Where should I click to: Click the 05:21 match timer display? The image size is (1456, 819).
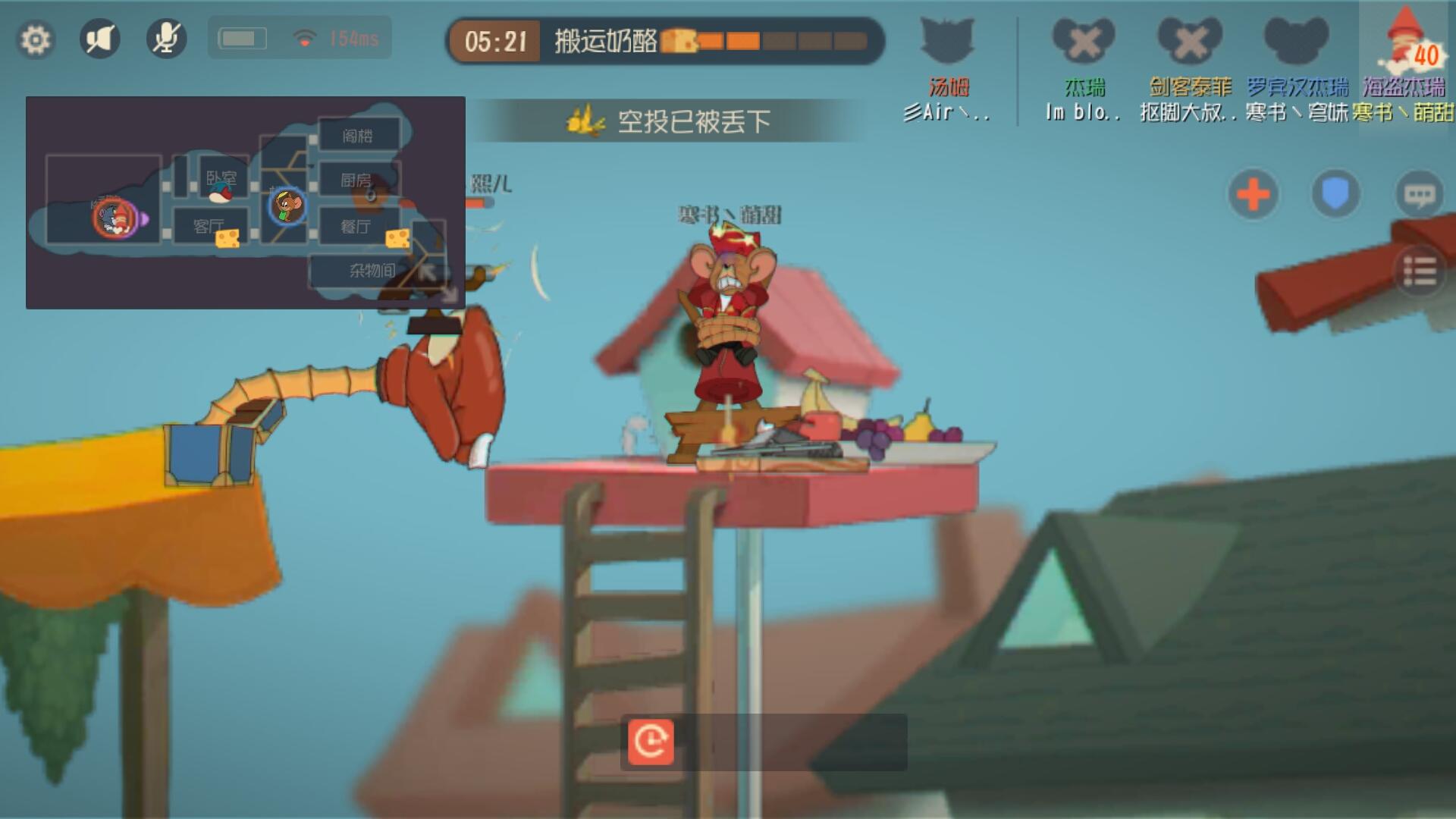click(497, 42)
